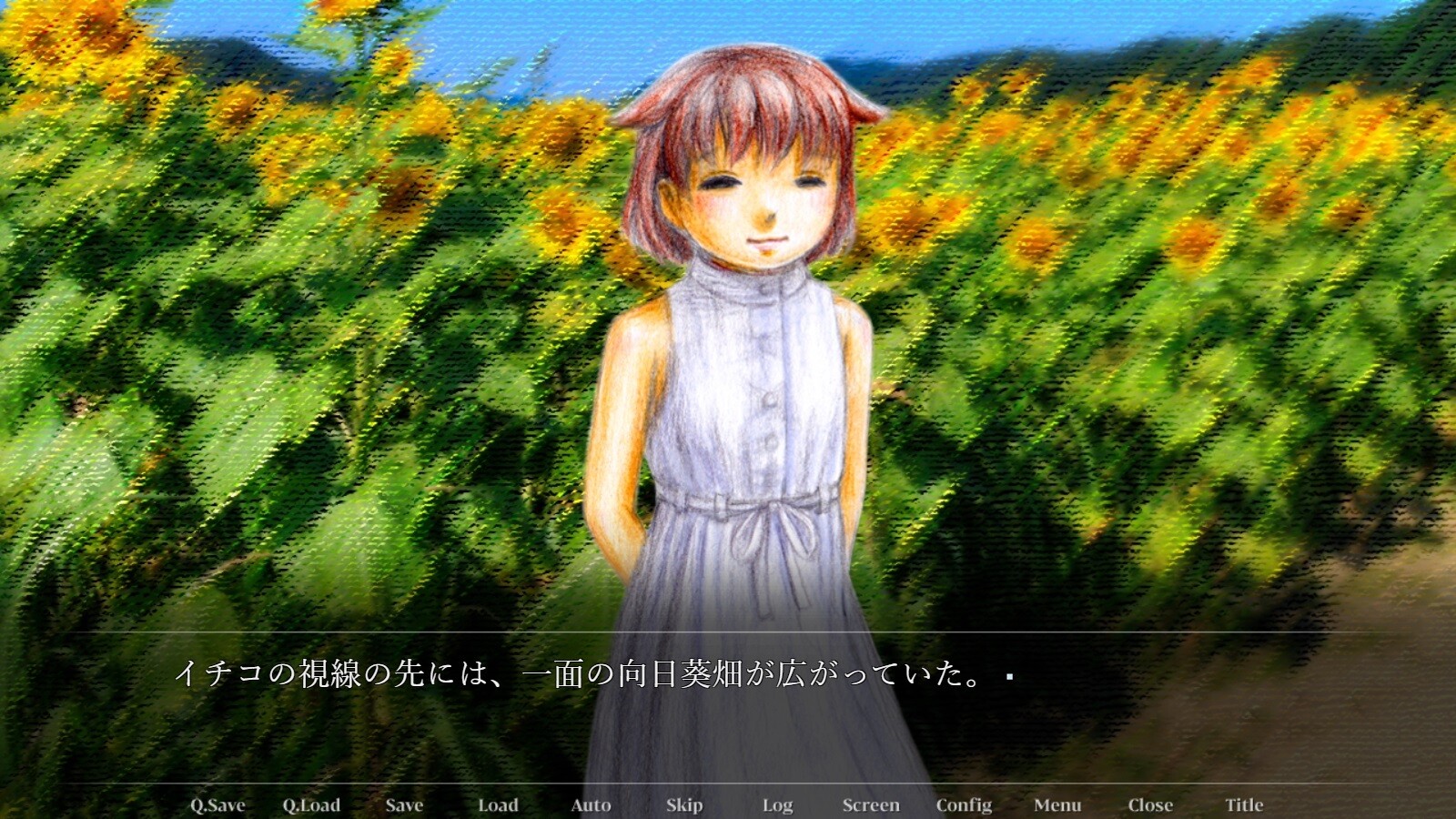Open the Save screen
Screen dimensions: 1456x819
pos(403,804)
